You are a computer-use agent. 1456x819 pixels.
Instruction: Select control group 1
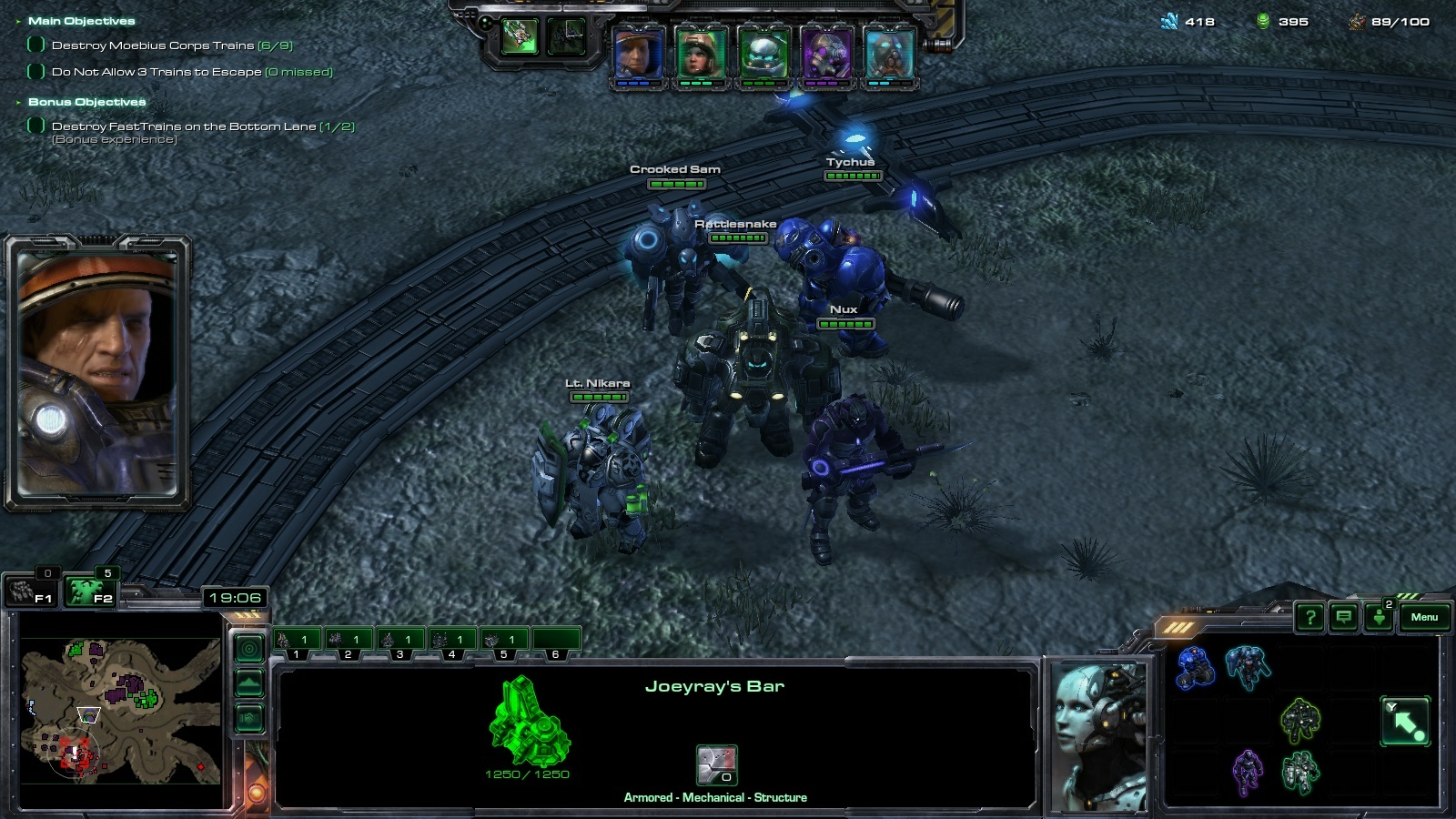point(296,641)
